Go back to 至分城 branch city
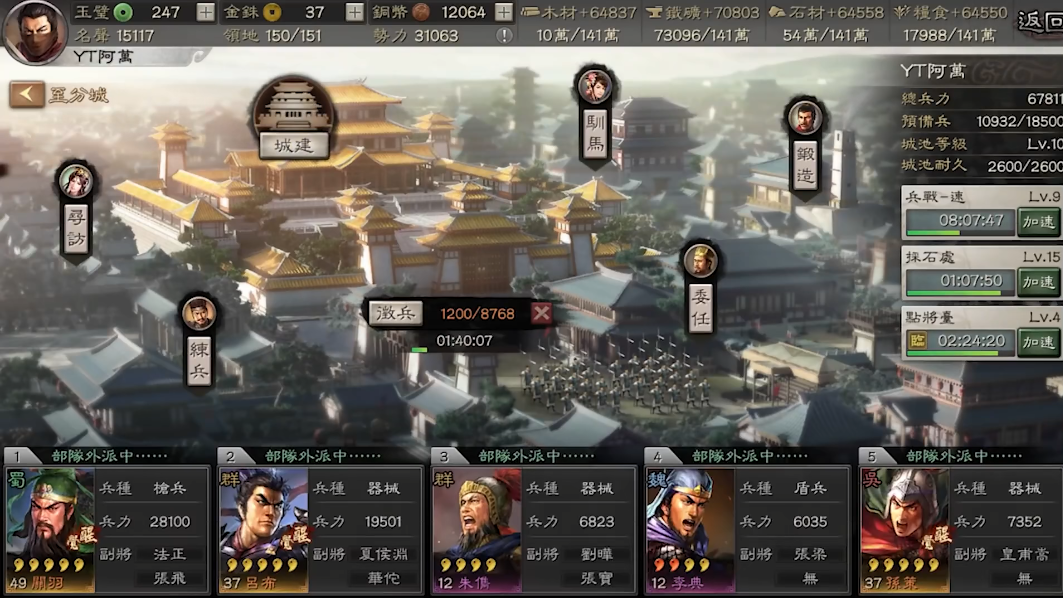 58,95
